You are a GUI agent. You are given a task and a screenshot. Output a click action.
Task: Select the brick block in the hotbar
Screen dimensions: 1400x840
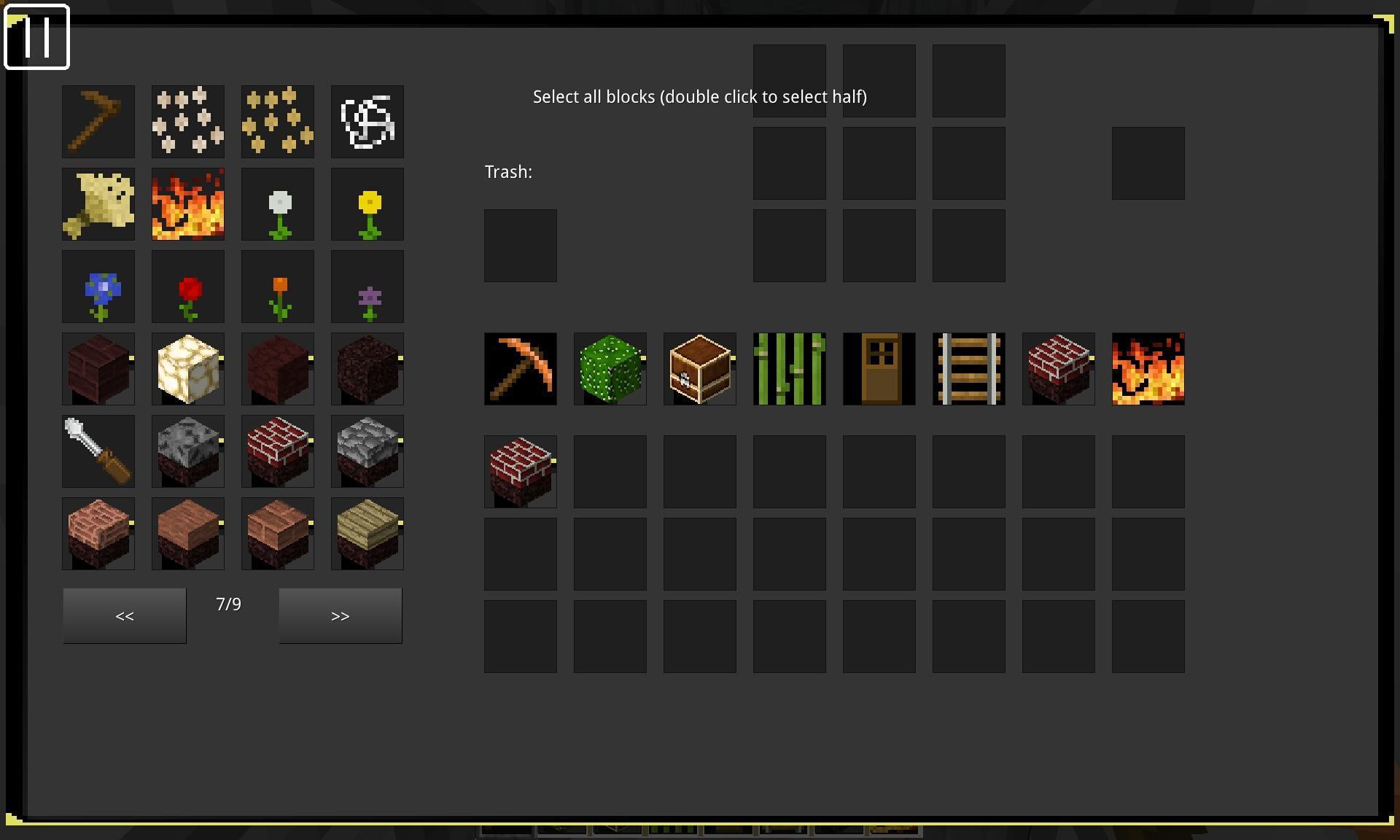(1058, 369)
